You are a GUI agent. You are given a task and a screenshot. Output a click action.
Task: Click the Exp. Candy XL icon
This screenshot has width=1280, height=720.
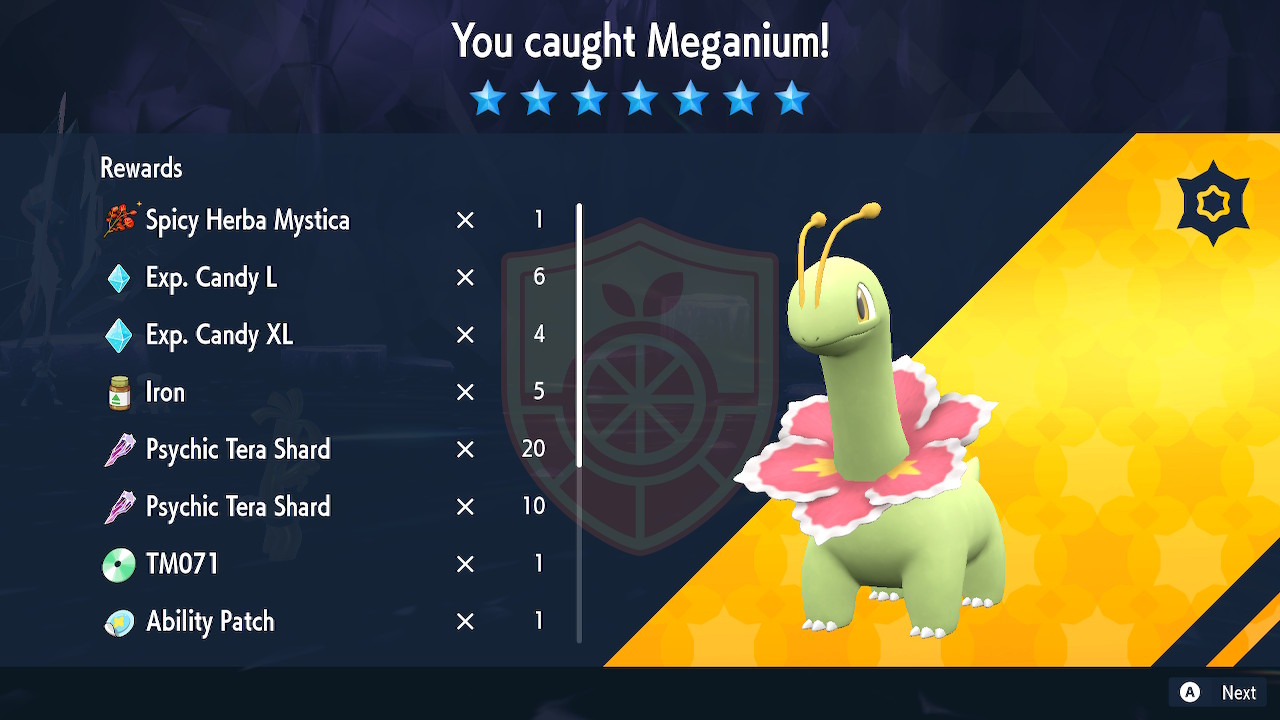point(118,335)
